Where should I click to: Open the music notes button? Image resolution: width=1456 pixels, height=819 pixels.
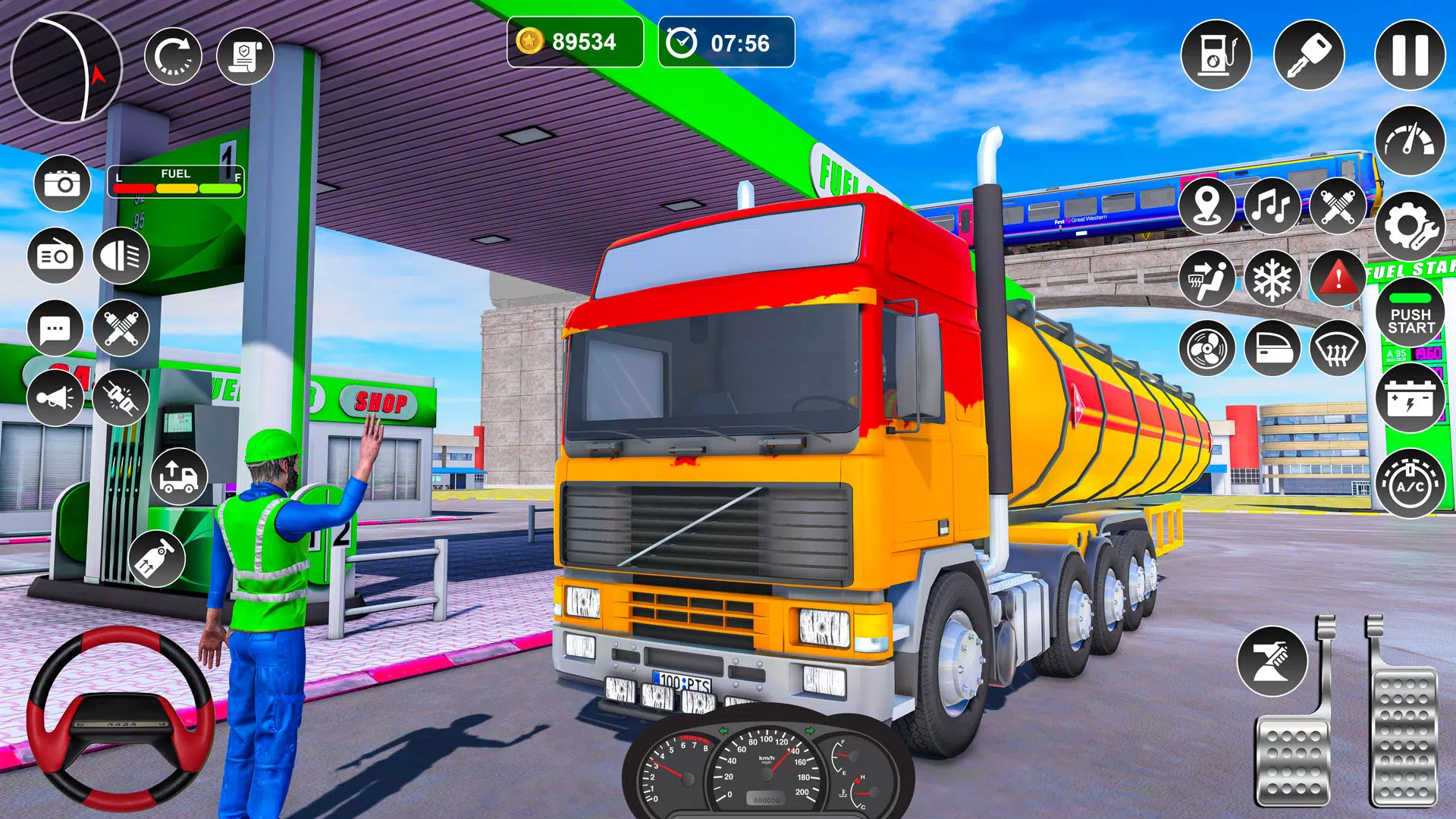(1272, 205)
